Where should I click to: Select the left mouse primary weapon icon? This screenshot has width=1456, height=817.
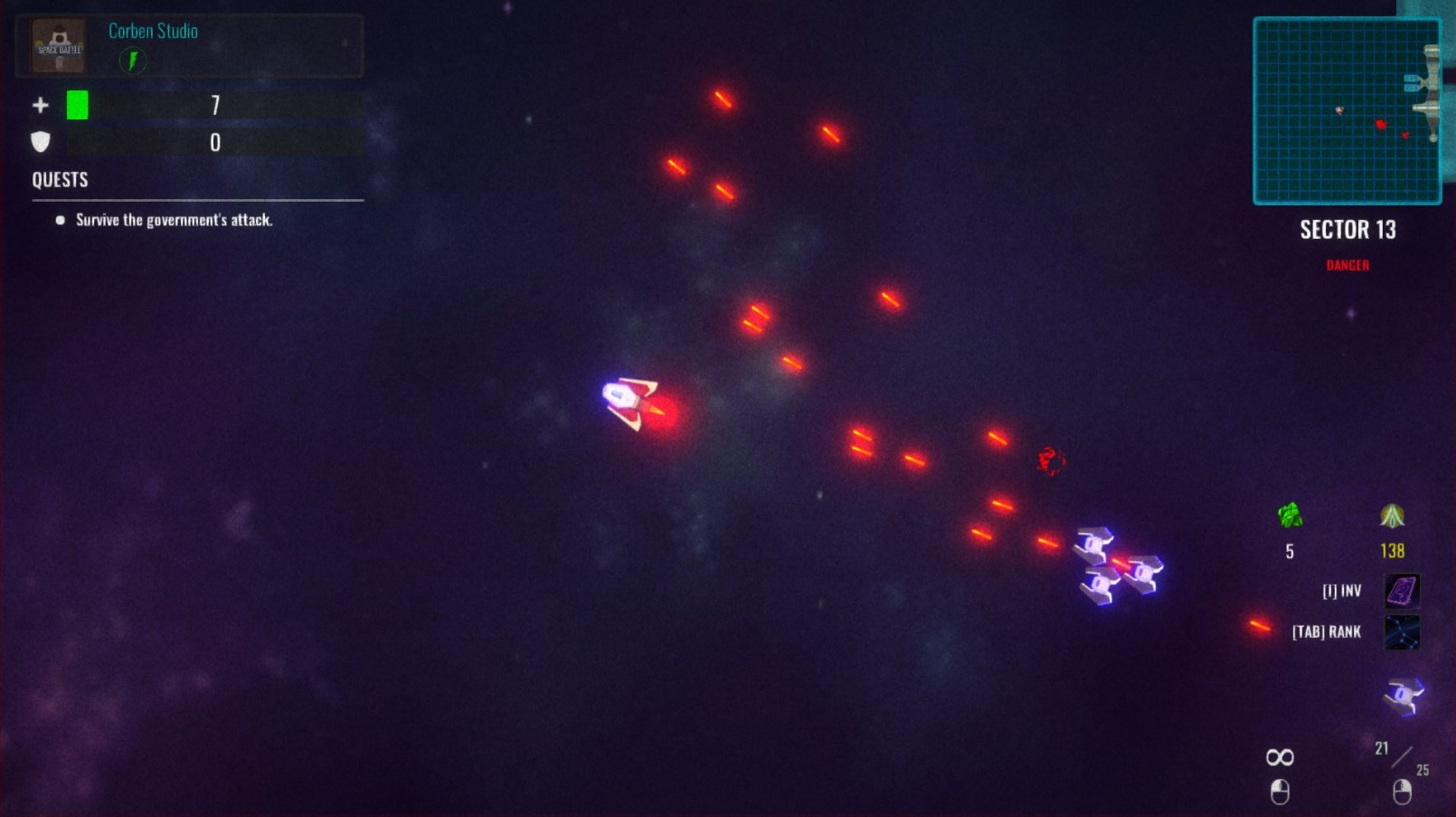click(x=1280, y=792)
